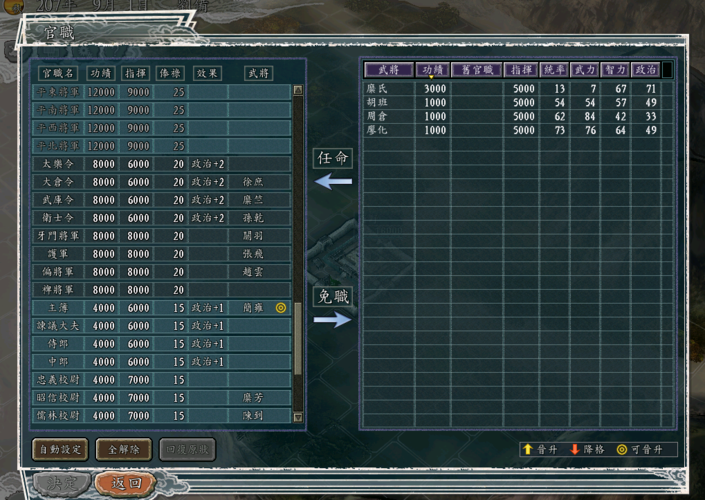The height and width of the screenshot is (500, 705).
Task: Choose 自動設定 auto-assign button
Action: [x=60, y=449]
